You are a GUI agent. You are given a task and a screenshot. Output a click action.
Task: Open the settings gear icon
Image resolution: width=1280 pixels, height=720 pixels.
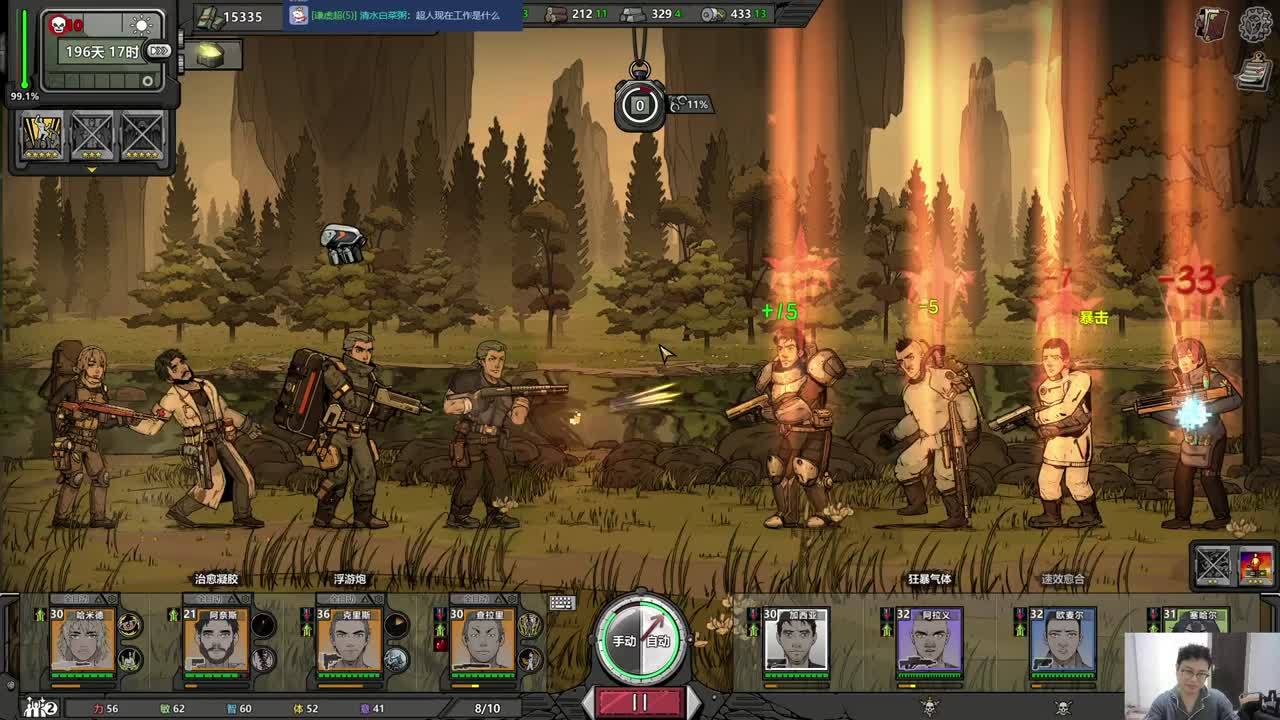pyautogui.click(x=1255, y=24)
